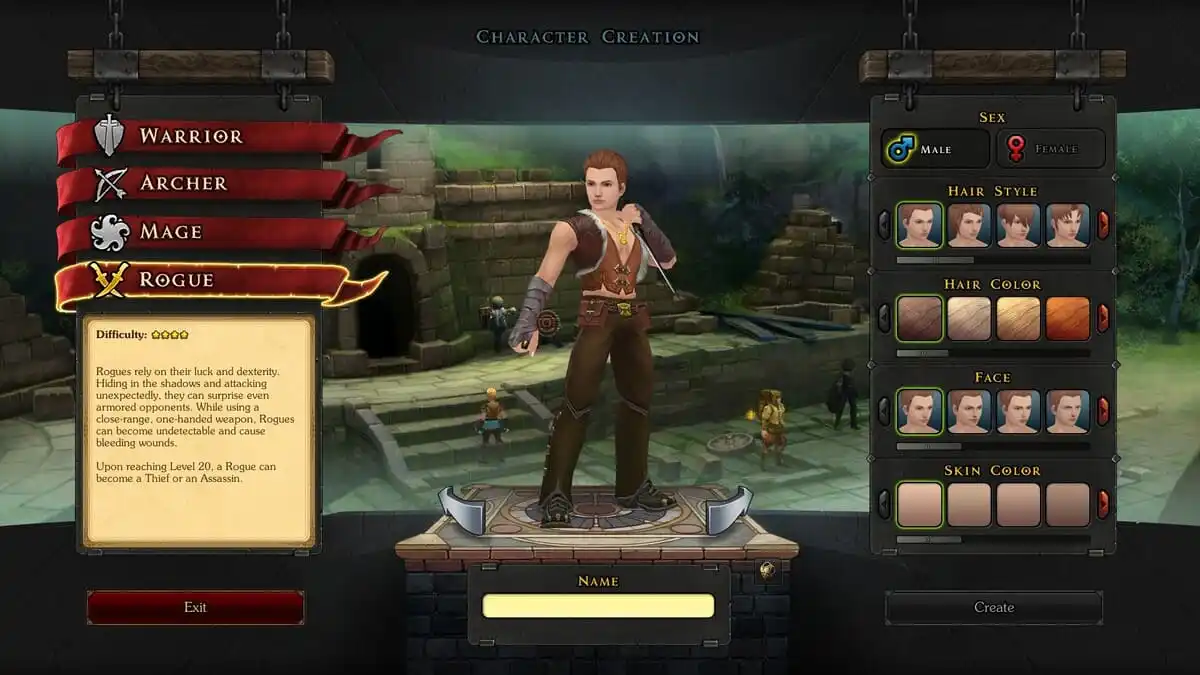
Task: Choose the orange hair color swatch
Action: click(1067, 318)
